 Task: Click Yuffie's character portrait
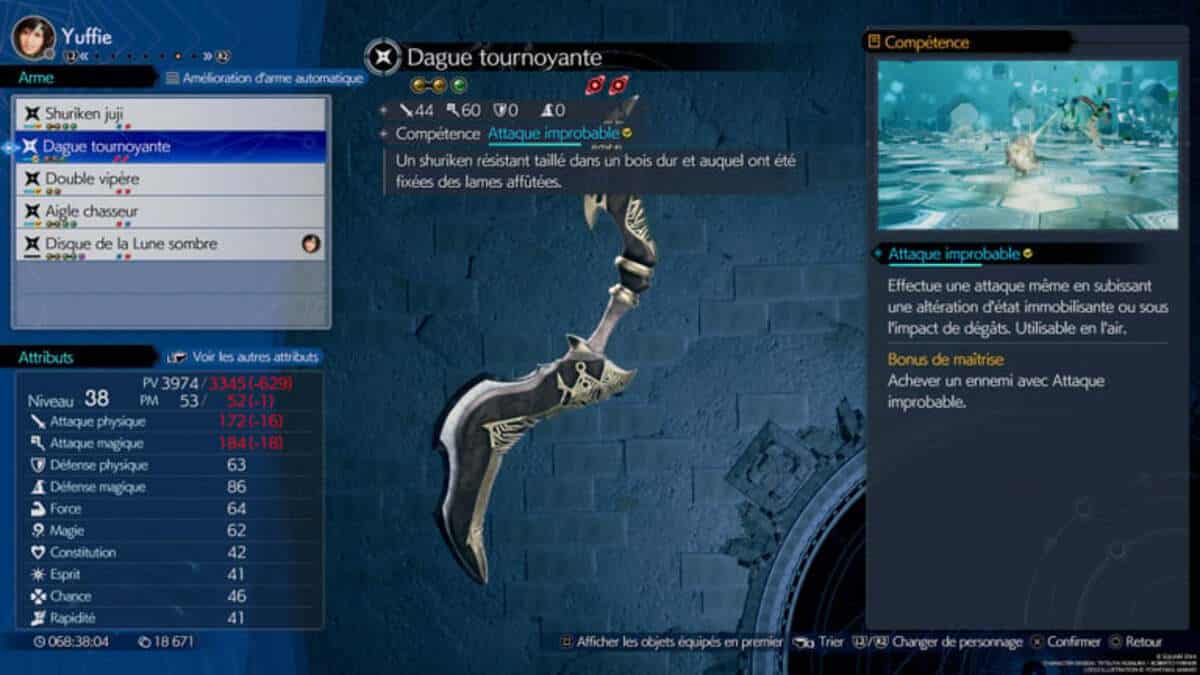click(x=33, y=37)
